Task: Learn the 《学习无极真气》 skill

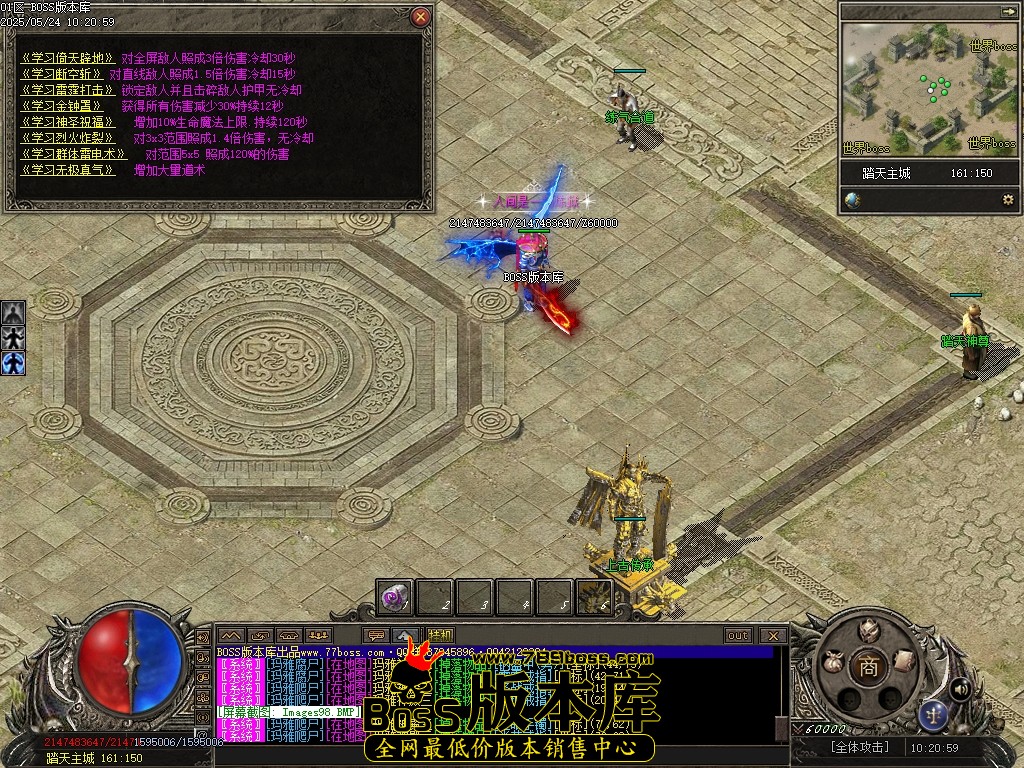Action: coord(62,170)
